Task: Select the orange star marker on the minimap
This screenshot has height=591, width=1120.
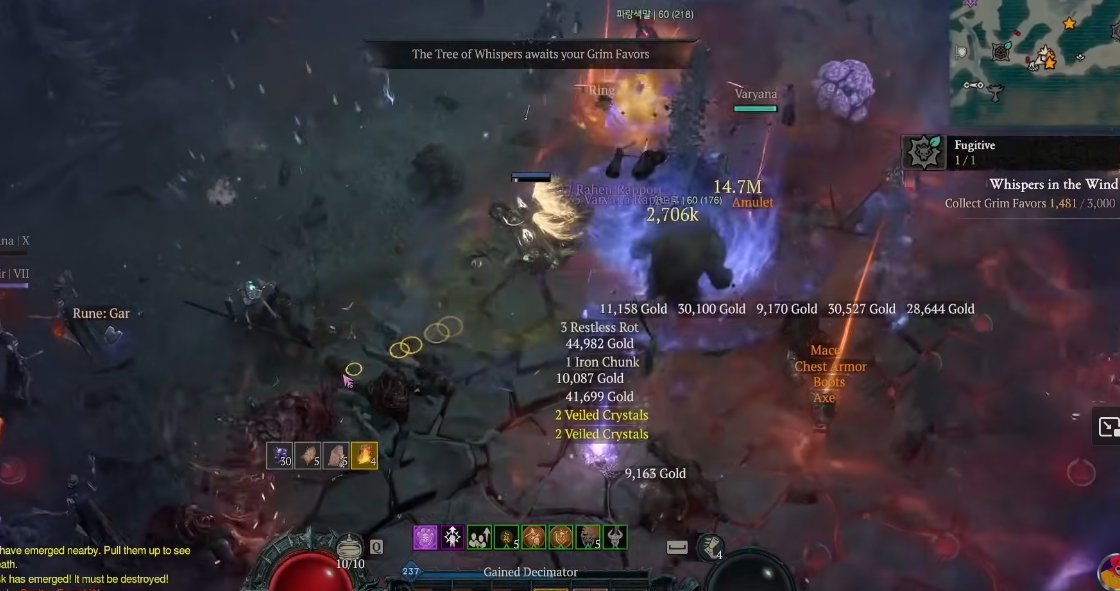Action: coord(1069,22)
